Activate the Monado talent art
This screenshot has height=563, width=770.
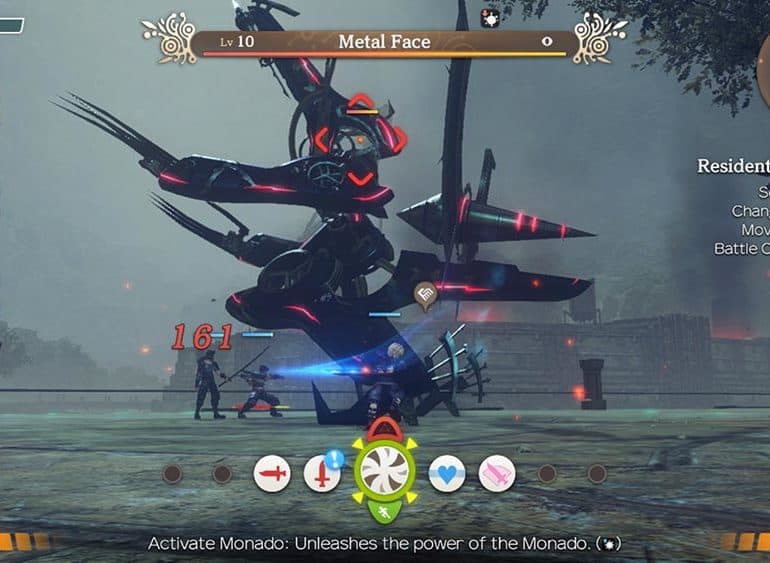point(384,471)
